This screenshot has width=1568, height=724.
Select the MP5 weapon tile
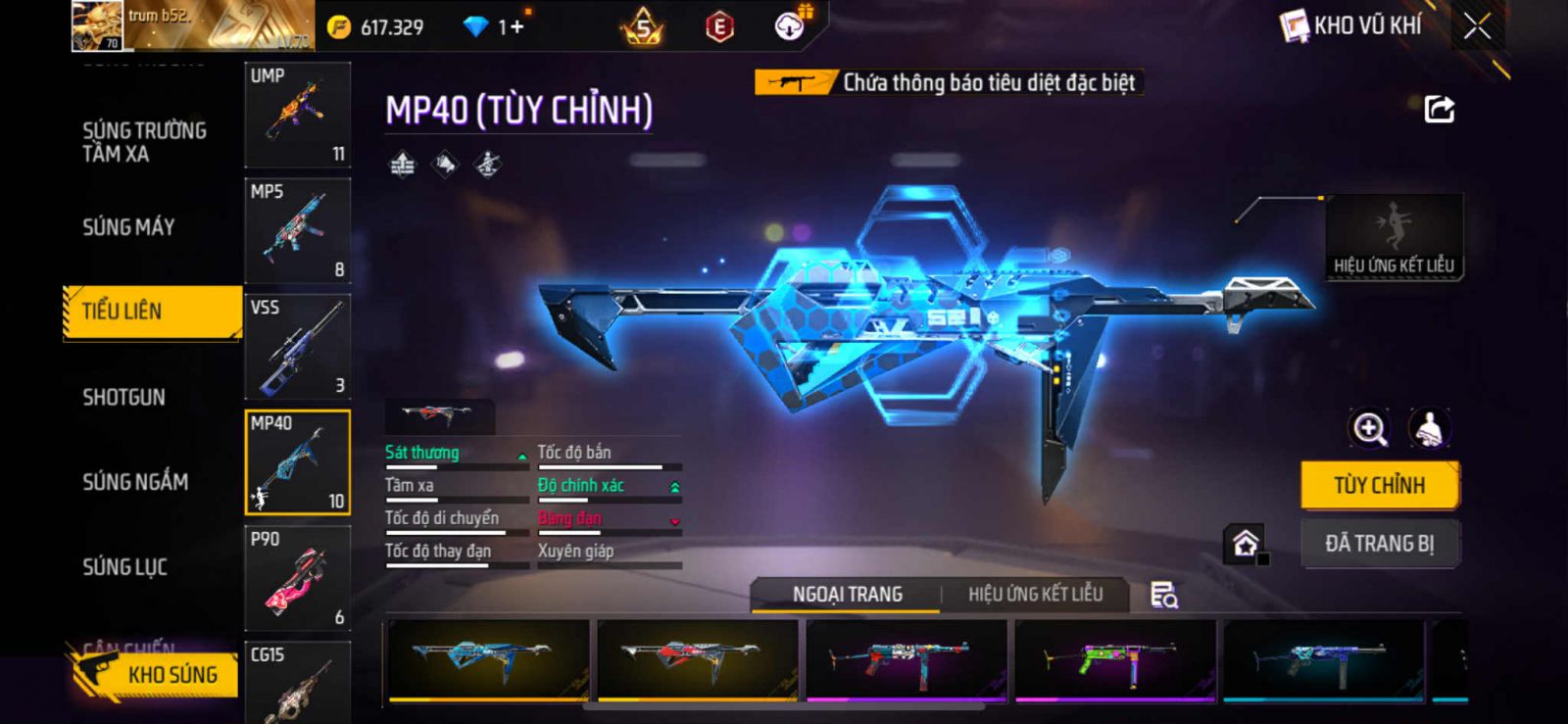(x=297, y=230)
